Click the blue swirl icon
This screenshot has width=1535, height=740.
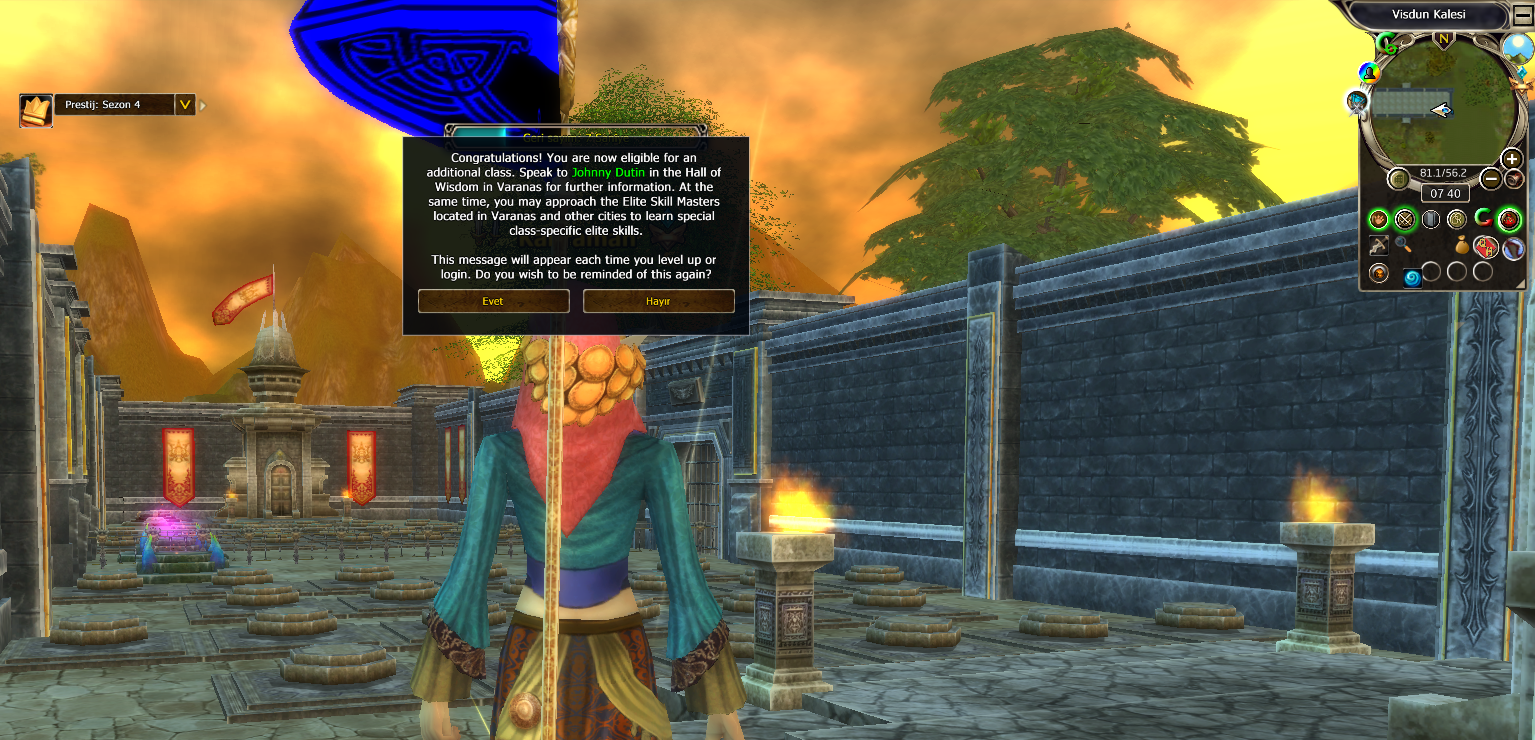(1412, 278)
